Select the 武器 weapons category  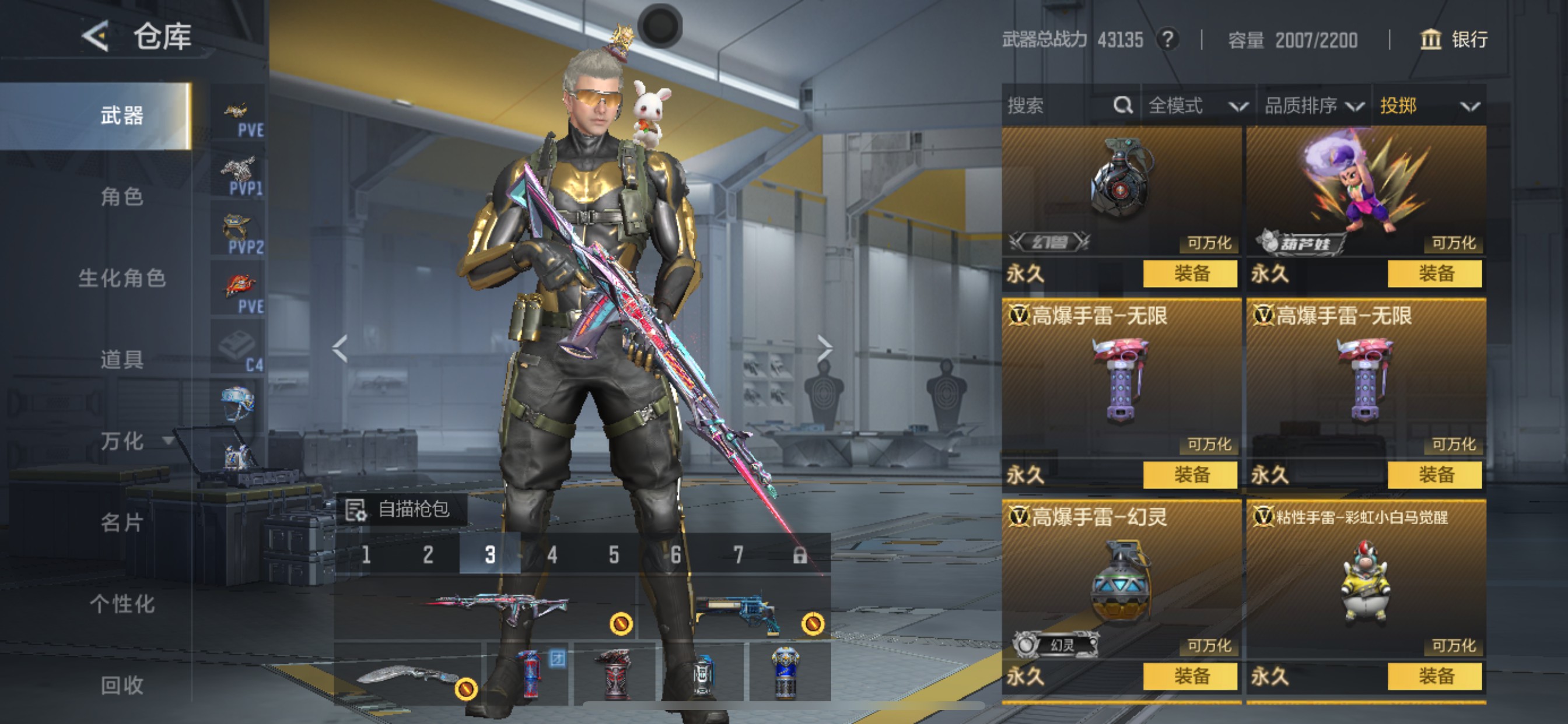tap(122, 115)
